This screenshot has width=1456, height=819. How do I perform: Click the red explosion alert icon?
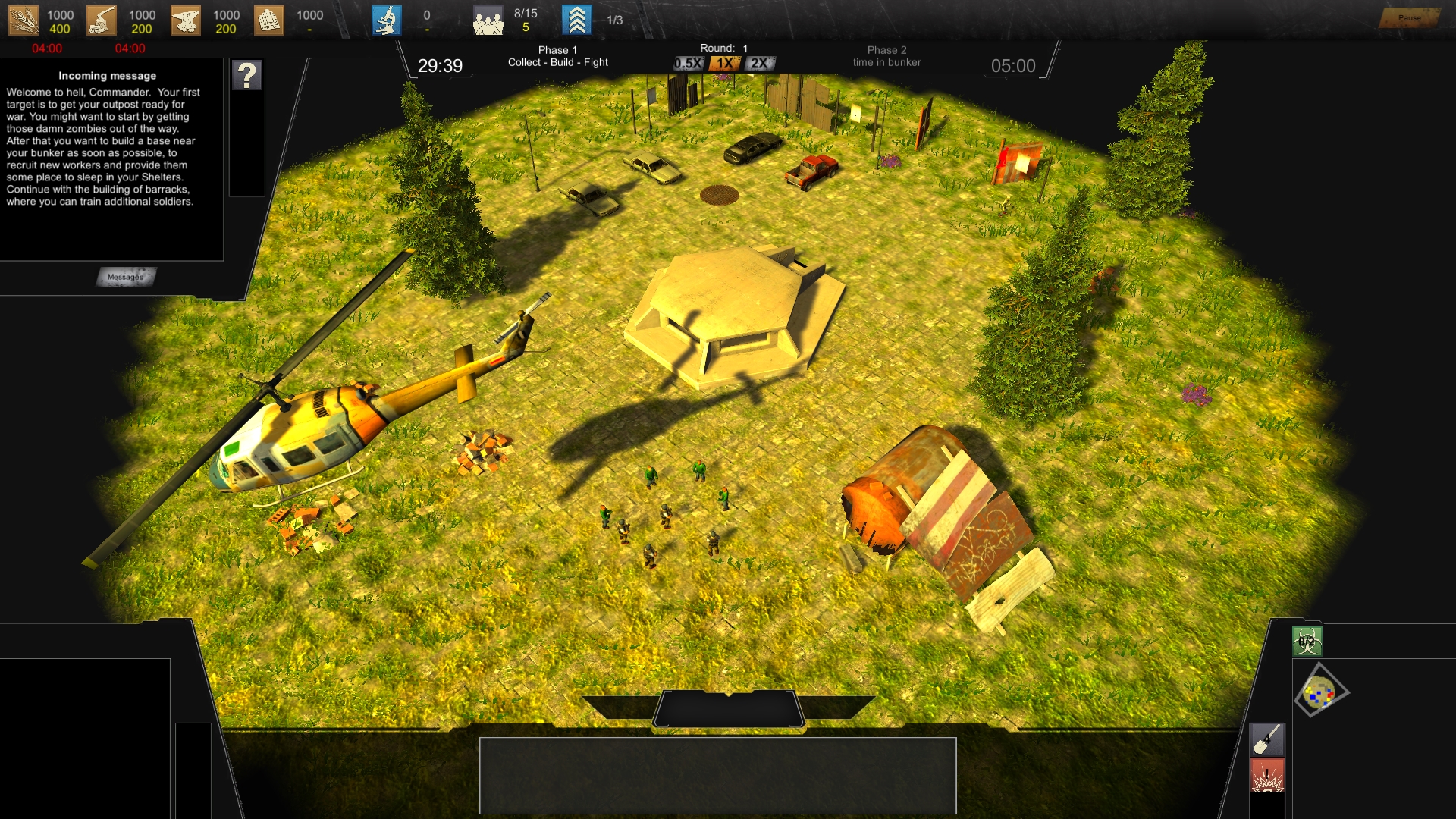click(1267, 776)
